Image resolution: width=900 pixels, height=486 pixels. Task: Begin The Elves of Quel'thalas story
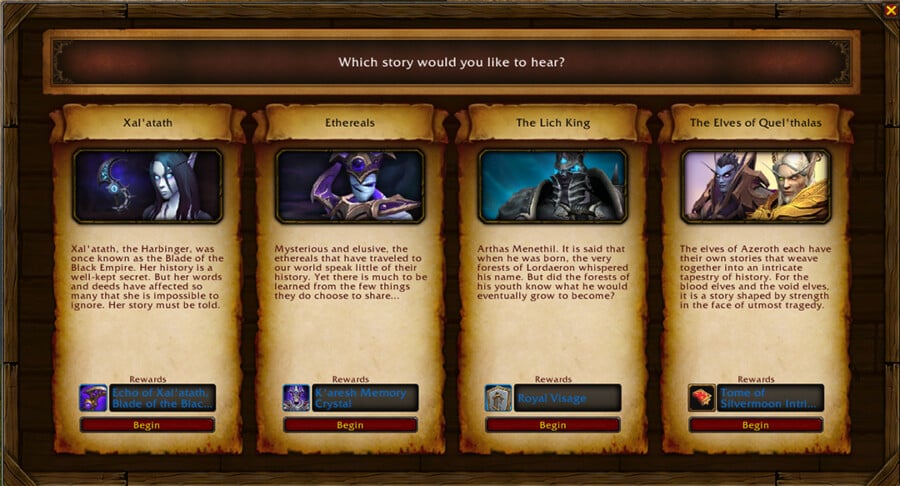756,425
